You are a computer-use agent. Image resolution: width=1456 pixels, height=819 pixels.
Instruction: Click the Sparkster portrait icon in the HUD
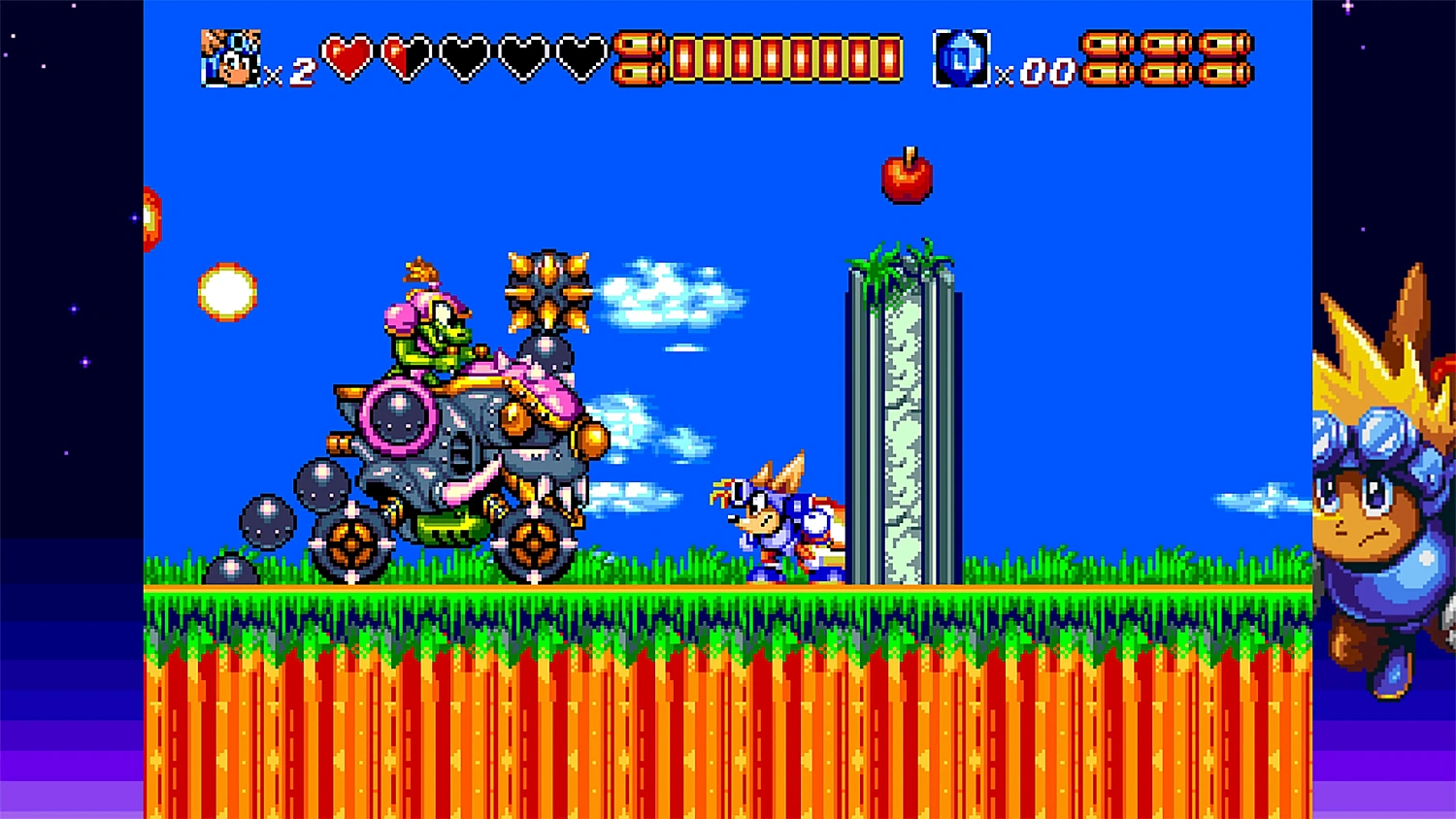(233, 58)
